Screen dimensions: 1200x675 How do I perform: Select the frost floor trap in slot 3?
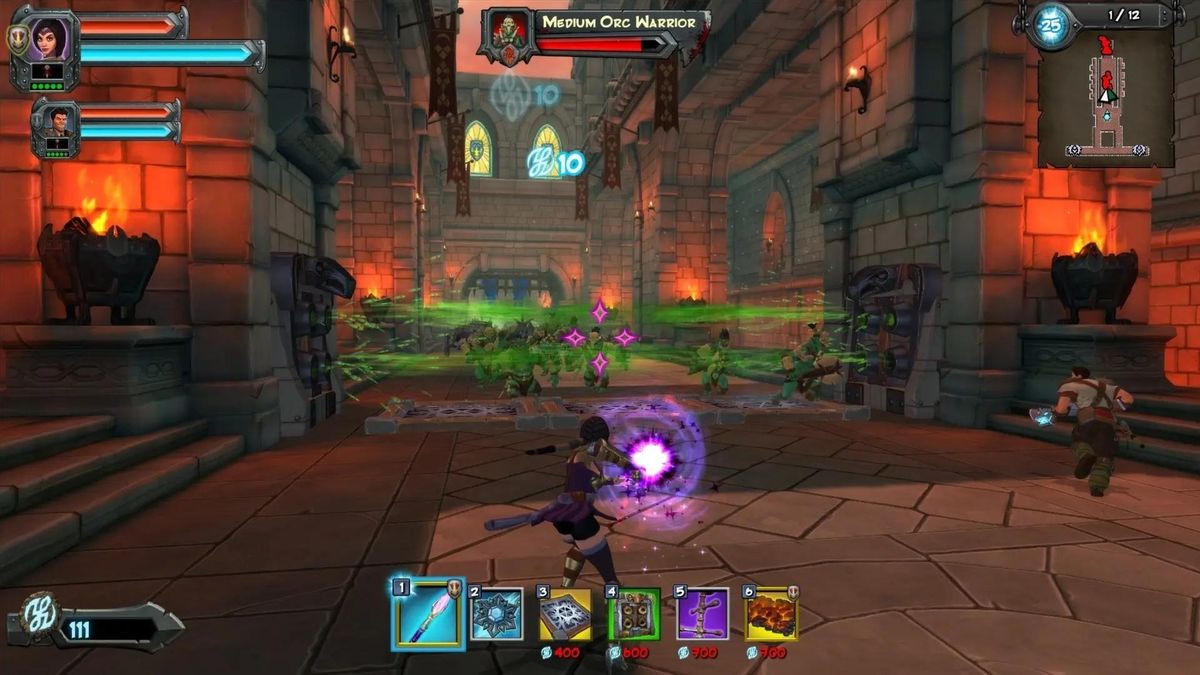tap(565, 615)
